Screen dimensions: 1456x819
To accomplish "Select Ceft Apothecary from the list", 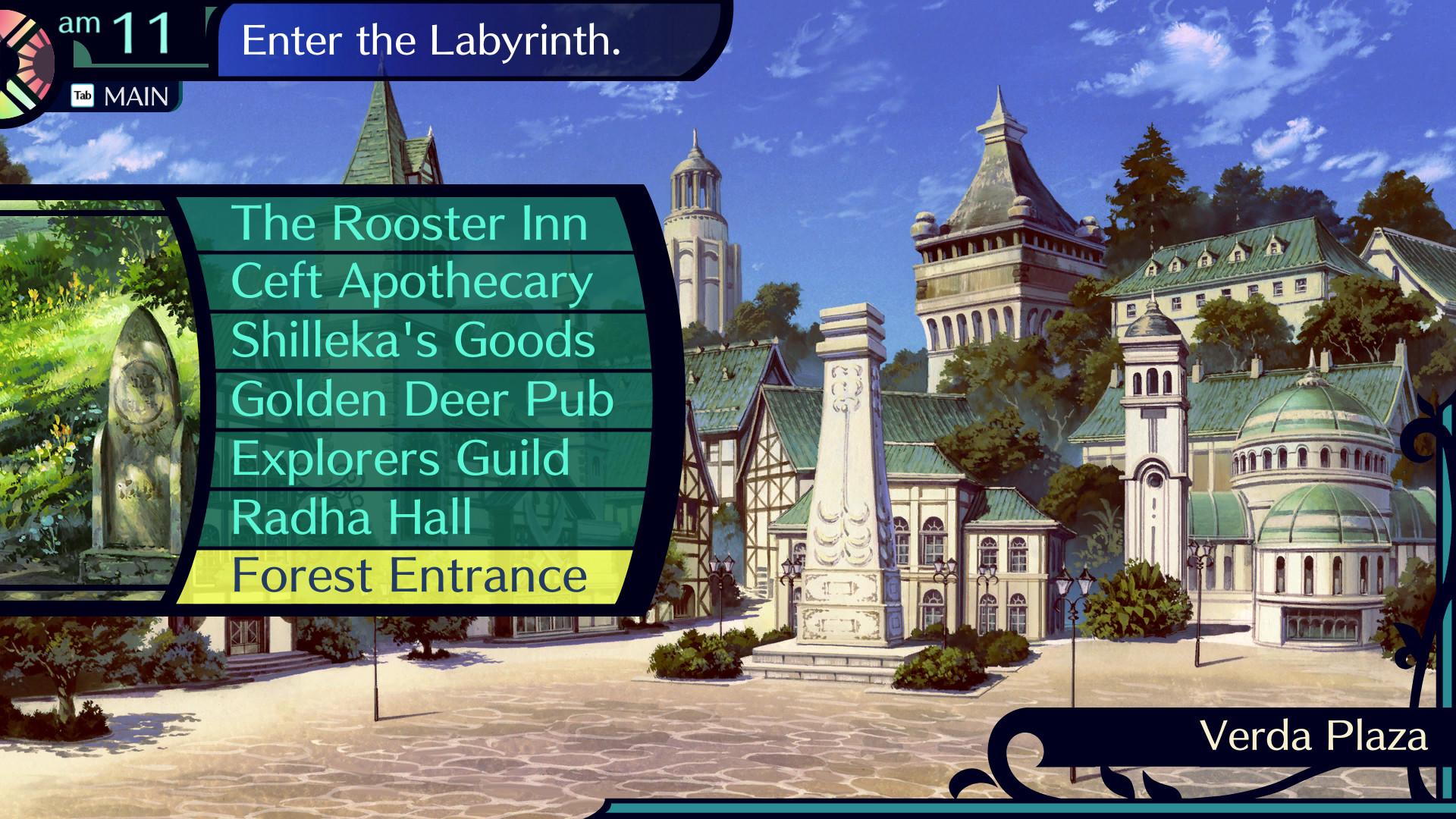I will pos(413,281).
